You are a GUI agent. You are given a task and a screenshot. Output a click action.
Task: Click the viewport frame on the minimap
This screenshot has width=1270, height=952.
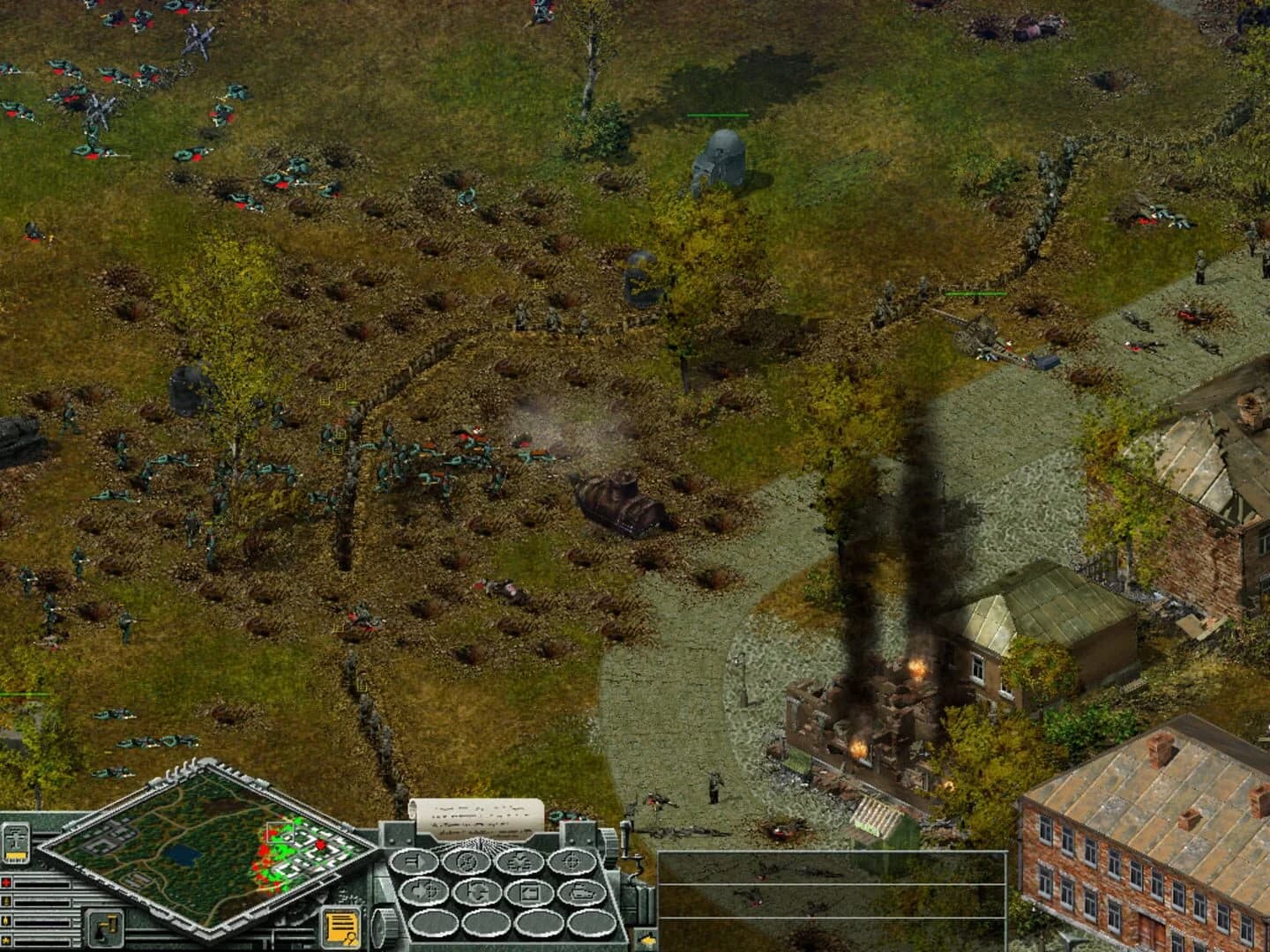click(280, 831)
